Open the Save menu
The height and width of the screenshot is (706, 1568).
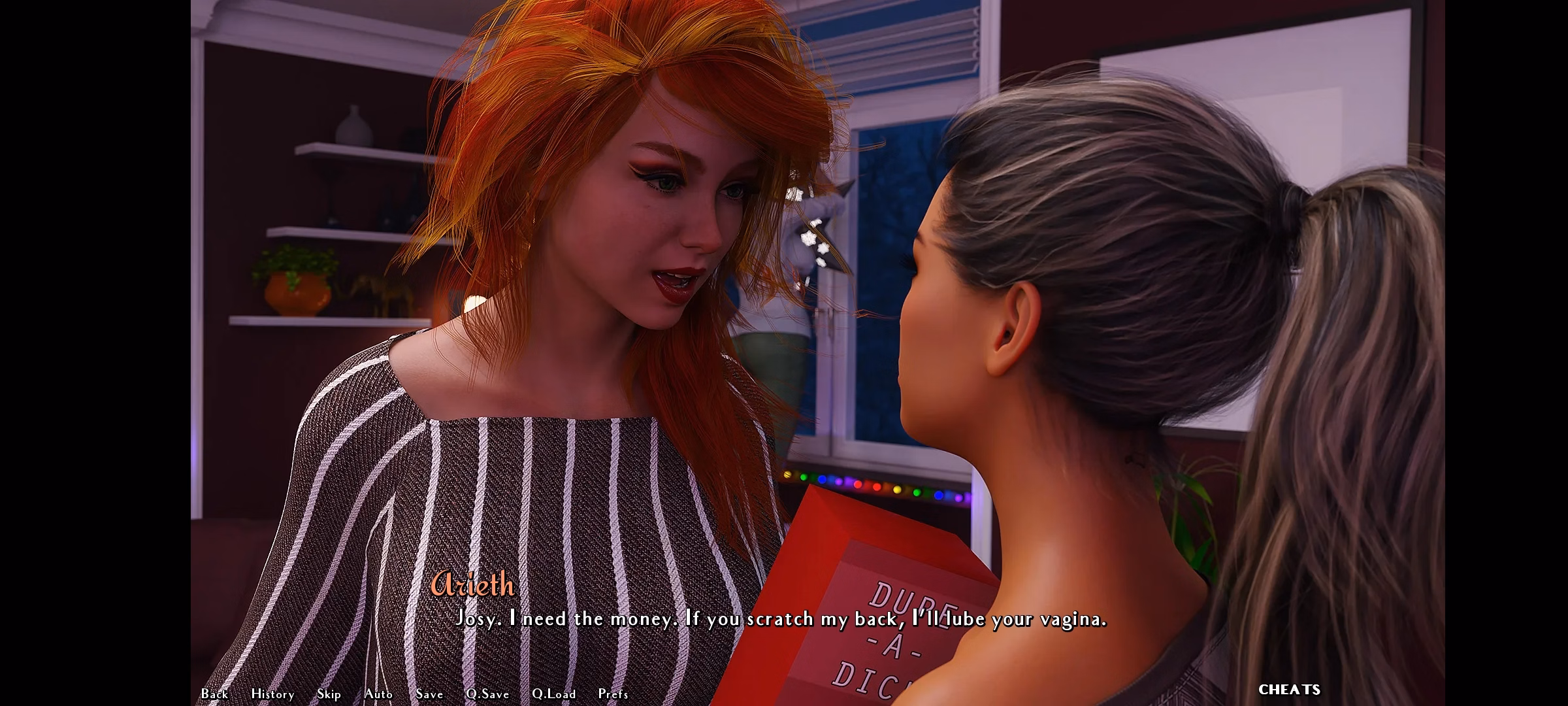[429, 694]
